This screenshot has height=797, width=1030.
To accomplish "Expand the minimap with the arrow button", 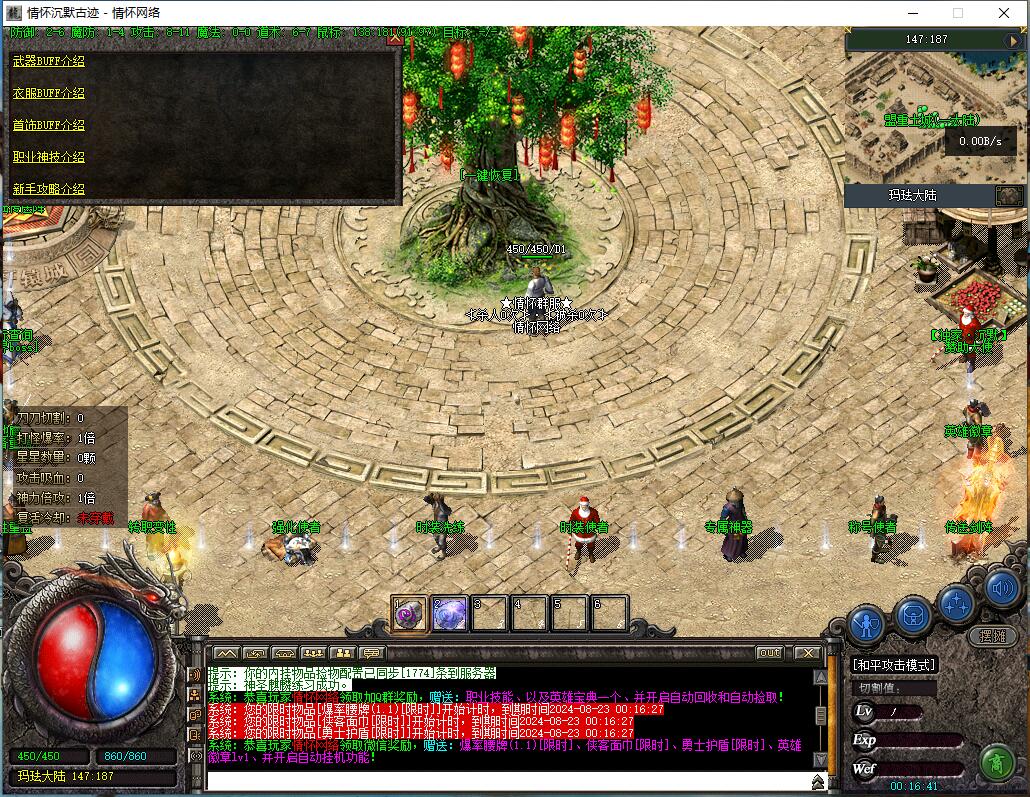I will coord(1012,39).
